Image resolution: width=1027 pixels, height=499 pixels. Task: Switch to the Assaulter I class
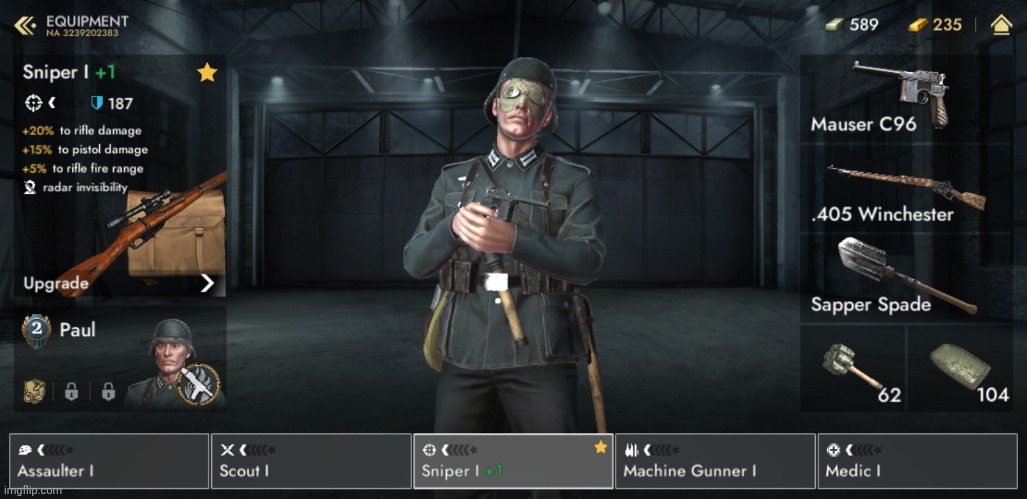click(x=109, y=461)
